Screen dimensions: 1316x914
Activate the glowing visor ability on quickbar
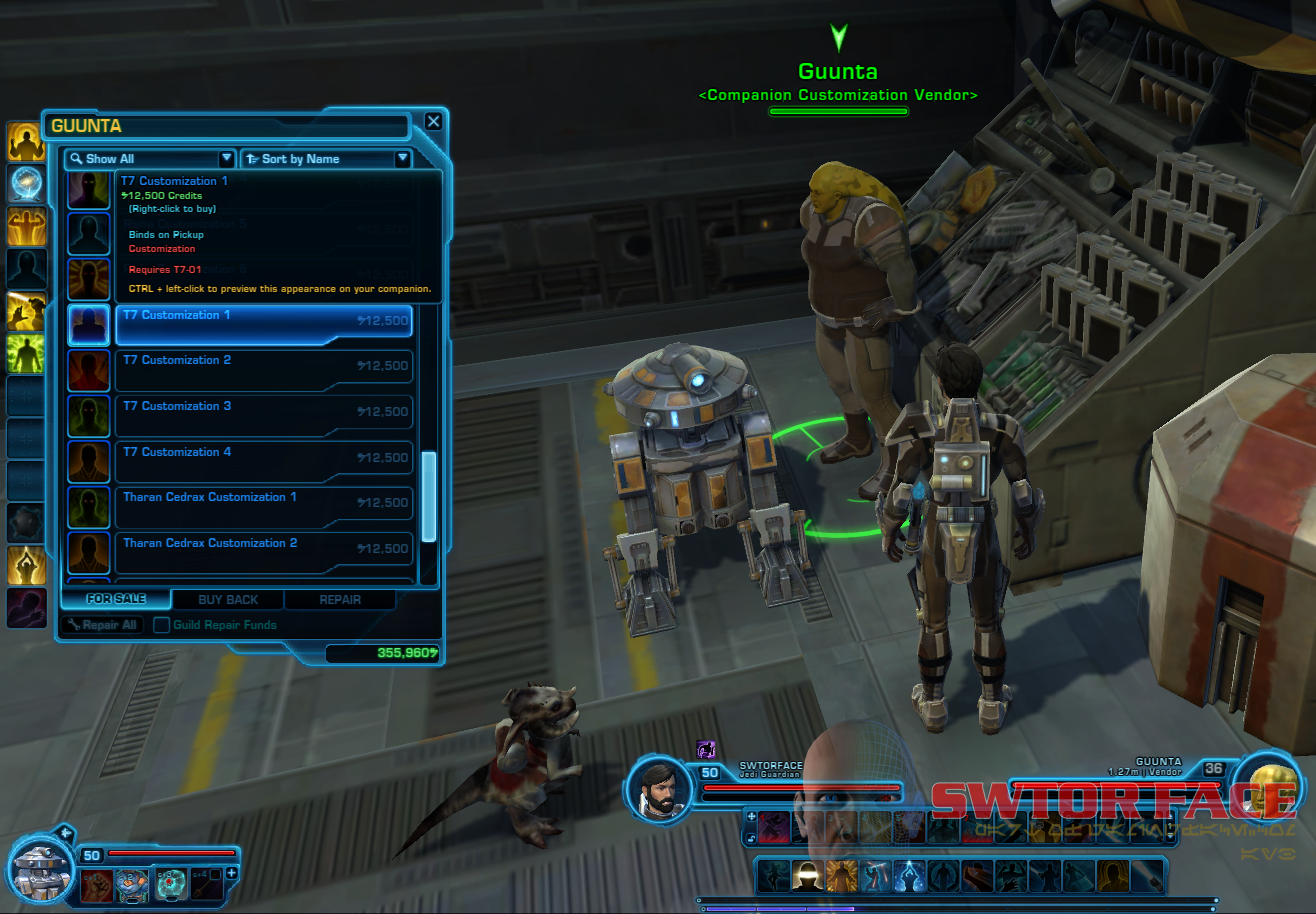click(x=807, y=876)
